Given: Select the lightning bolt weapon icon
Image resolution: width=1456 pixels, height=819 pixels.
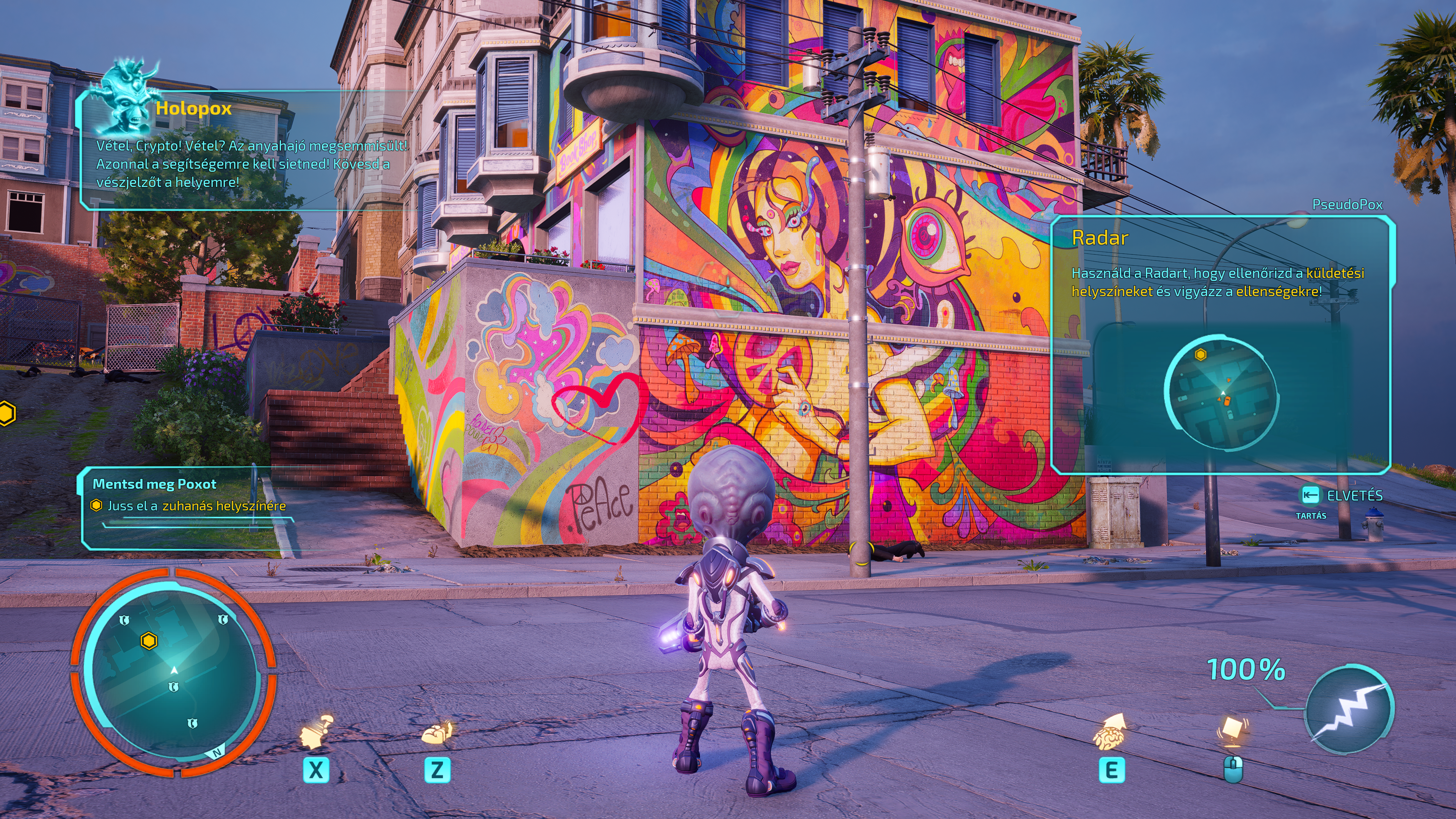Looking at the screenshot, I should click(1350, 710).
